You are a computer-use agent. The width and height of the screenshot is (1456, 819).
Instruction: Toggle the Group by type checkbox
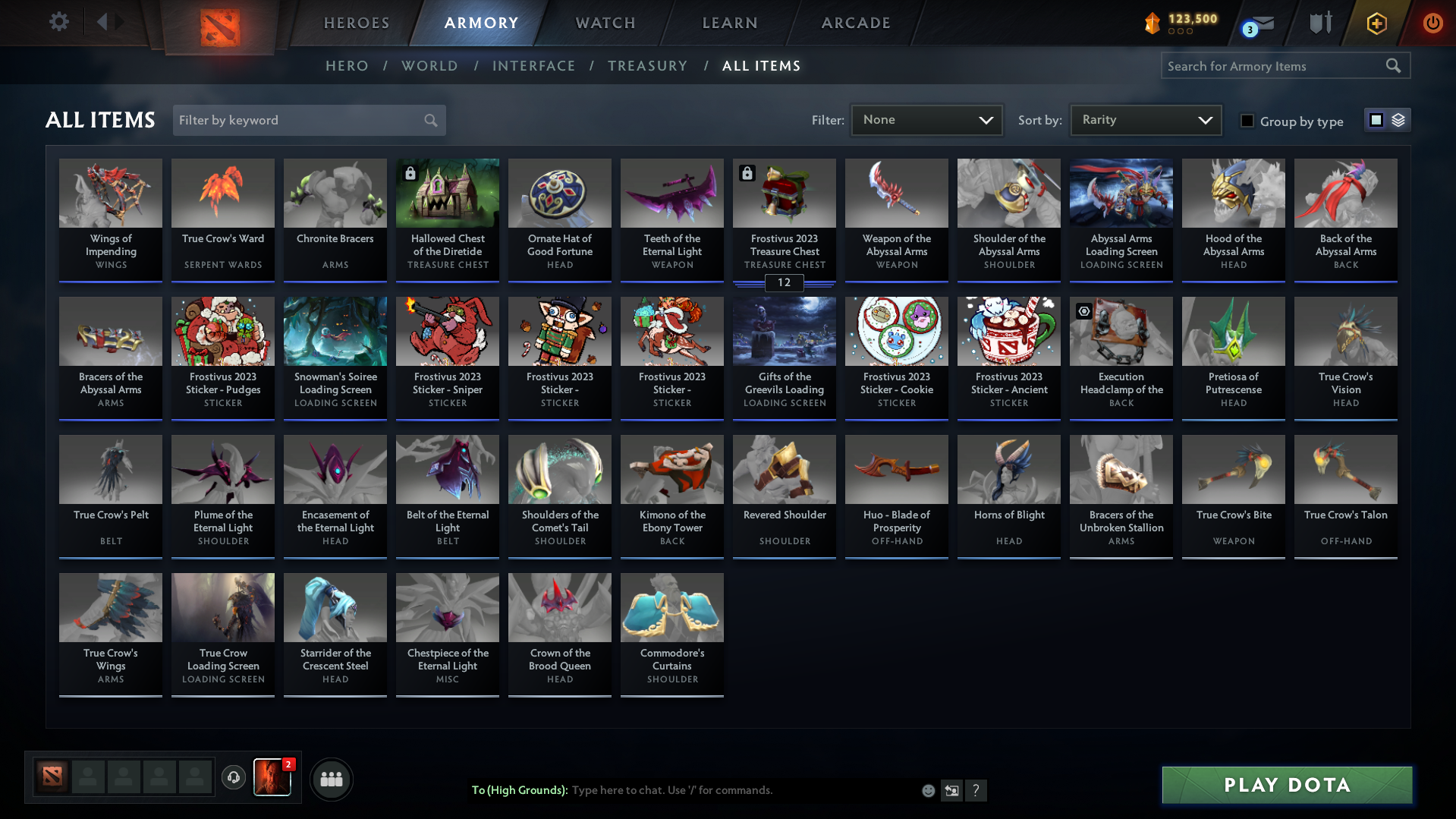[x=1247, y=121]
